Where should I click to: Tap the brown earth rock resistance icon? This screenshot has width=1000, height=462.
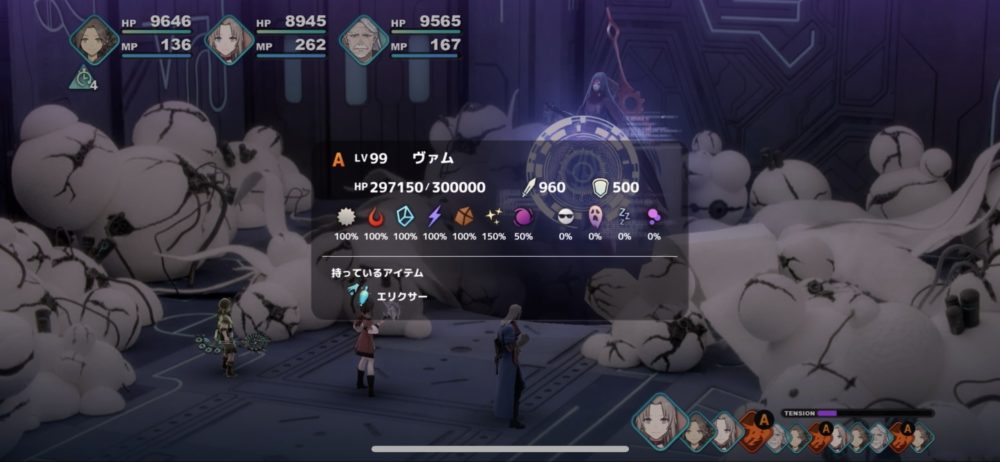464,216
